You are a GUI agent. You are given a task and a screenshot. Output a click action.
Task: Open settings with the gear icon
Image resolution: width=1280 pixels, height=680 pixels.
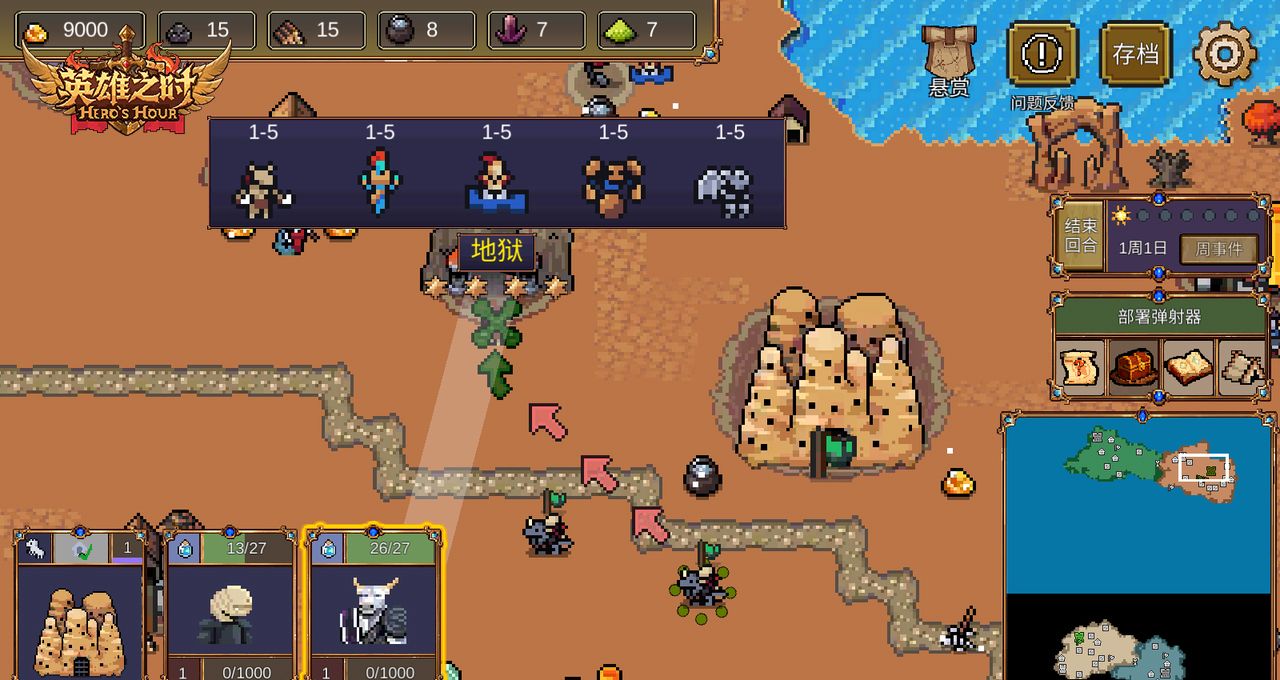(x=1224, y=53)
